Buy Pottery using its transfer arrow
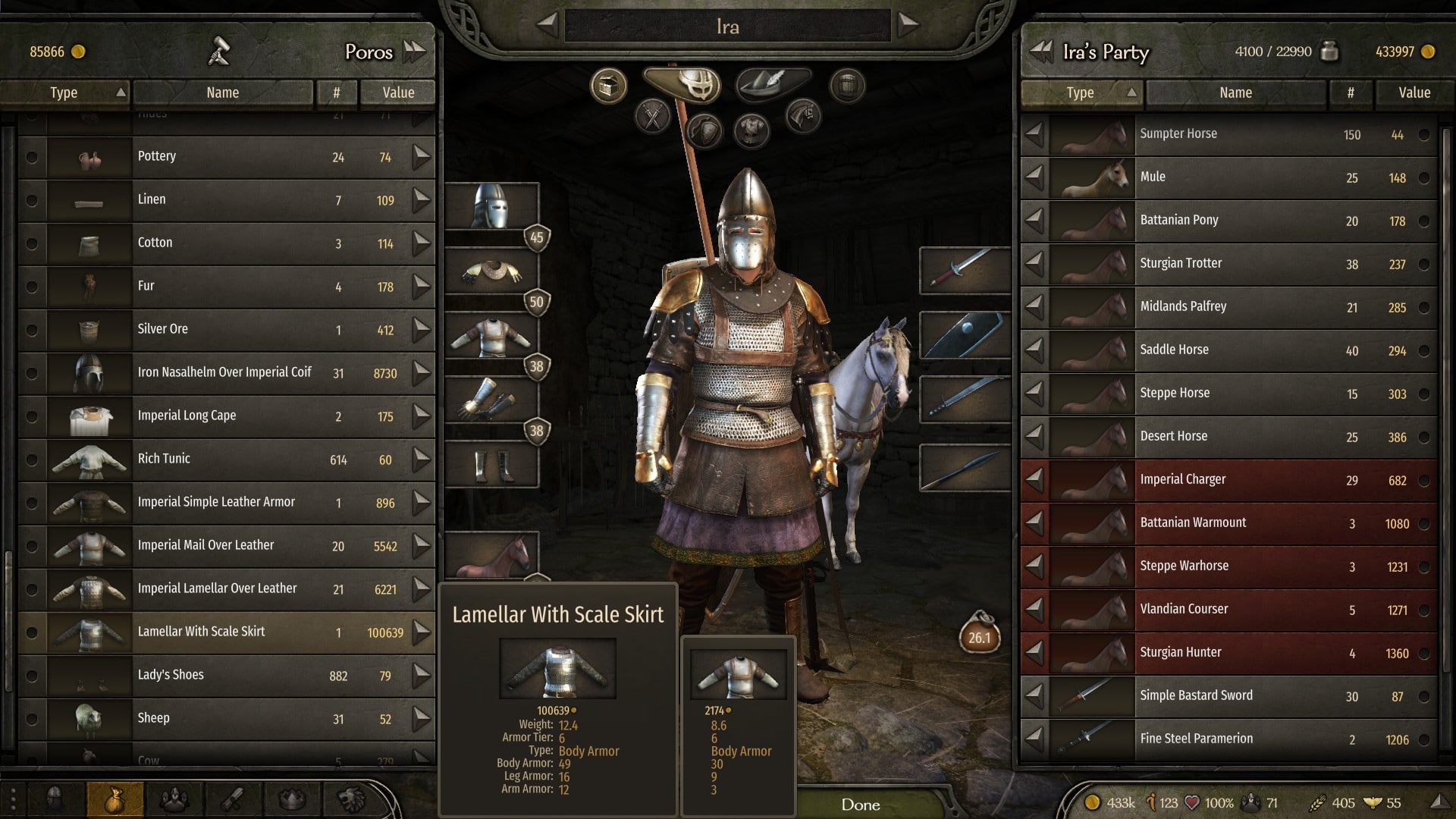Screen dimensions: 1456x819 [x=422, y=157]
